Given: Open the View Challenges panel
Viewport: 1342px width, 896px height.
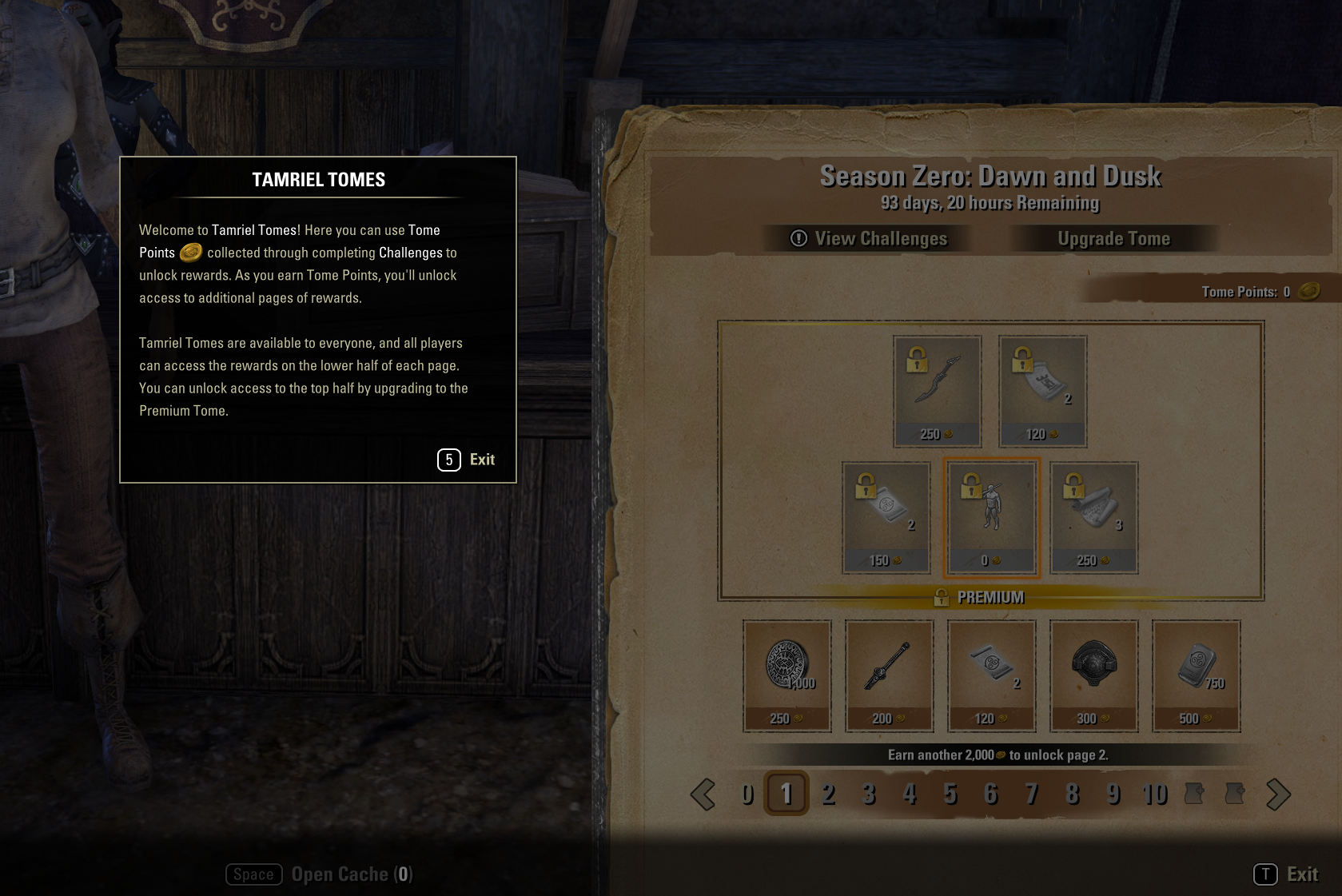Looking at the screenshot, I should click(x=869, y=238).
